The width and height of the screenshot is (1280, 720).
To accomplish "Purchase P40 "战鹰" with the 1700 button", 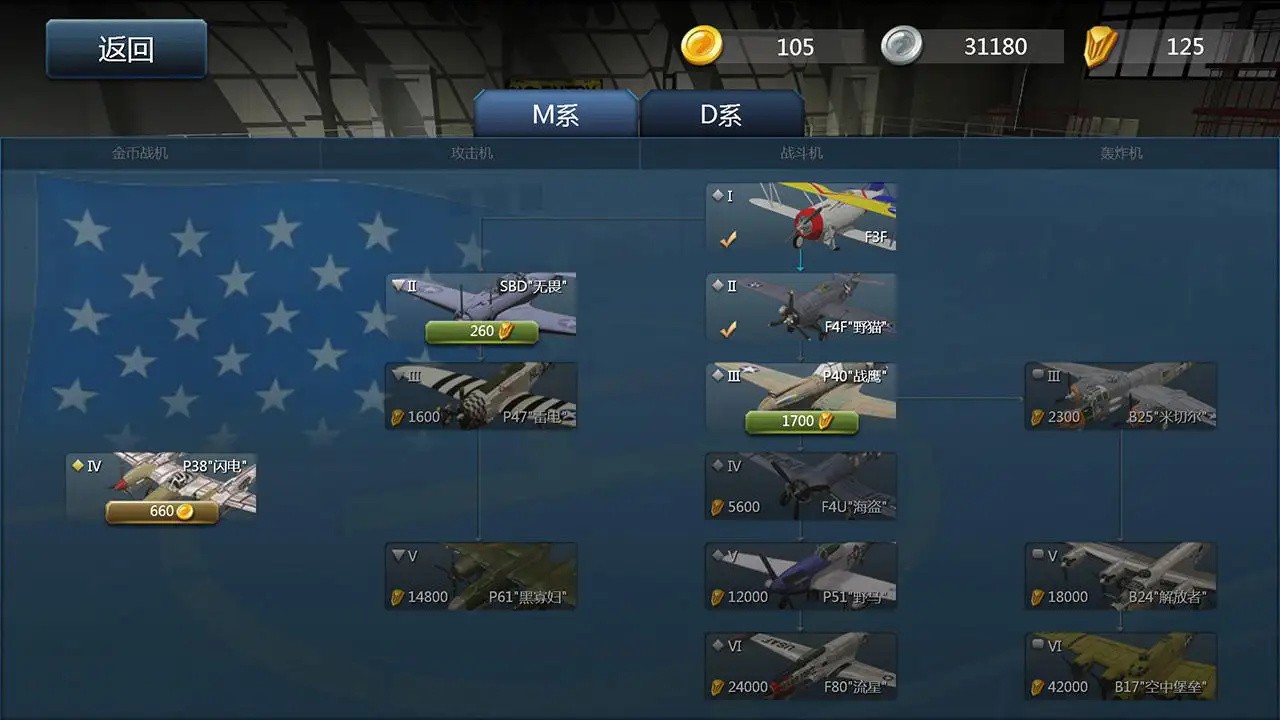I will (800, 421).
